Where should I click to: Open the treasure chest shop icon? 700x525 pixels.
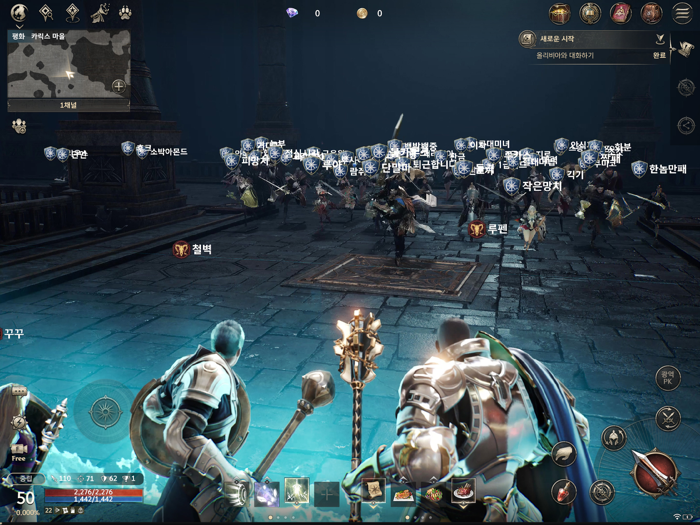559,13
